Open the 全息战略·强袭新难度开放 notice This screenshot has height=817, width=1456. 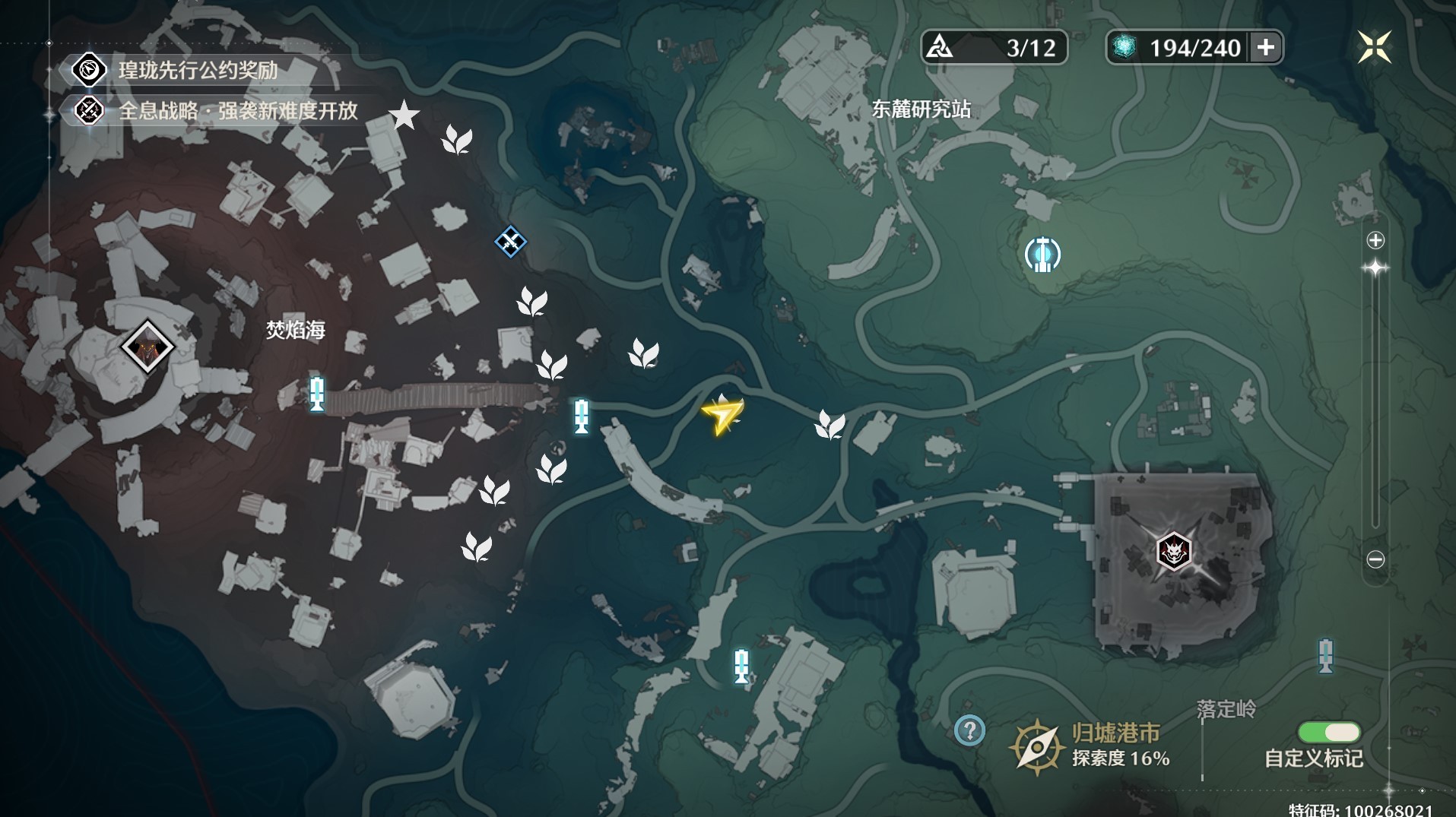pos(237,111)
